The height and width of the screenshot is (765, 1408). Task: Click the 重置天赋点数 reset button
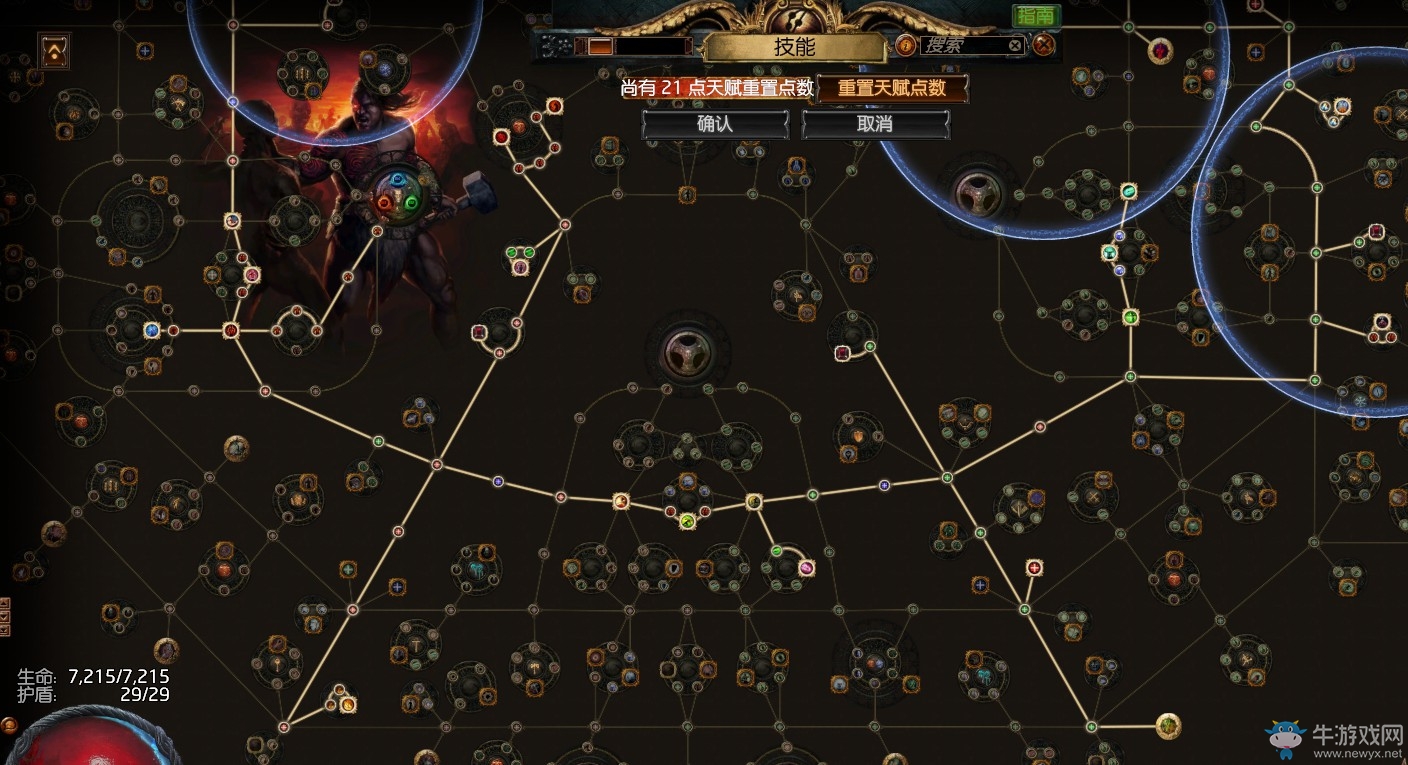pos(892,88)
